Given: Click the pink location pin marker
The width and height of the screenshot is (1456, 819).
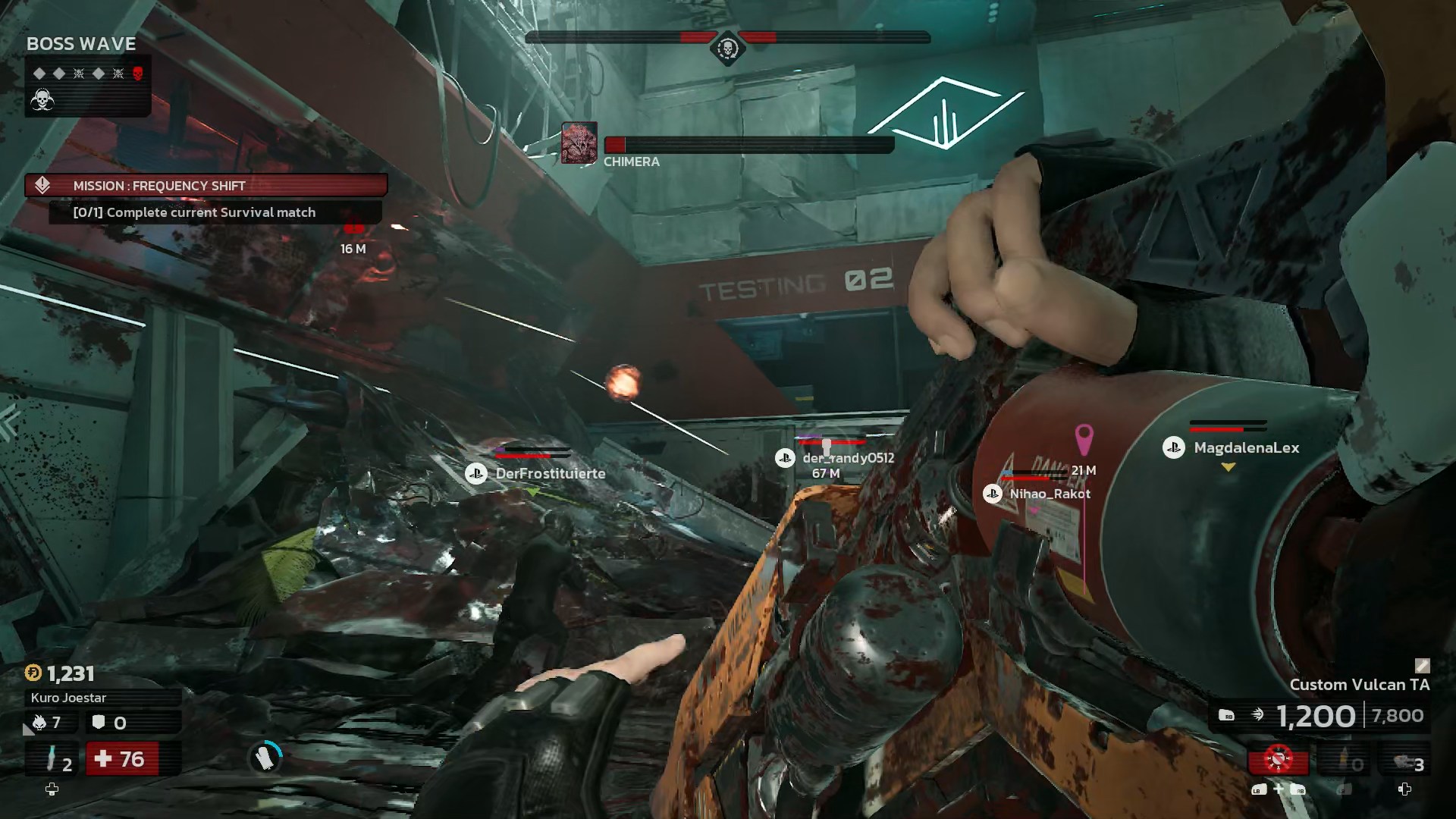Looking at the screenshot, I should tap(1084, 439).
